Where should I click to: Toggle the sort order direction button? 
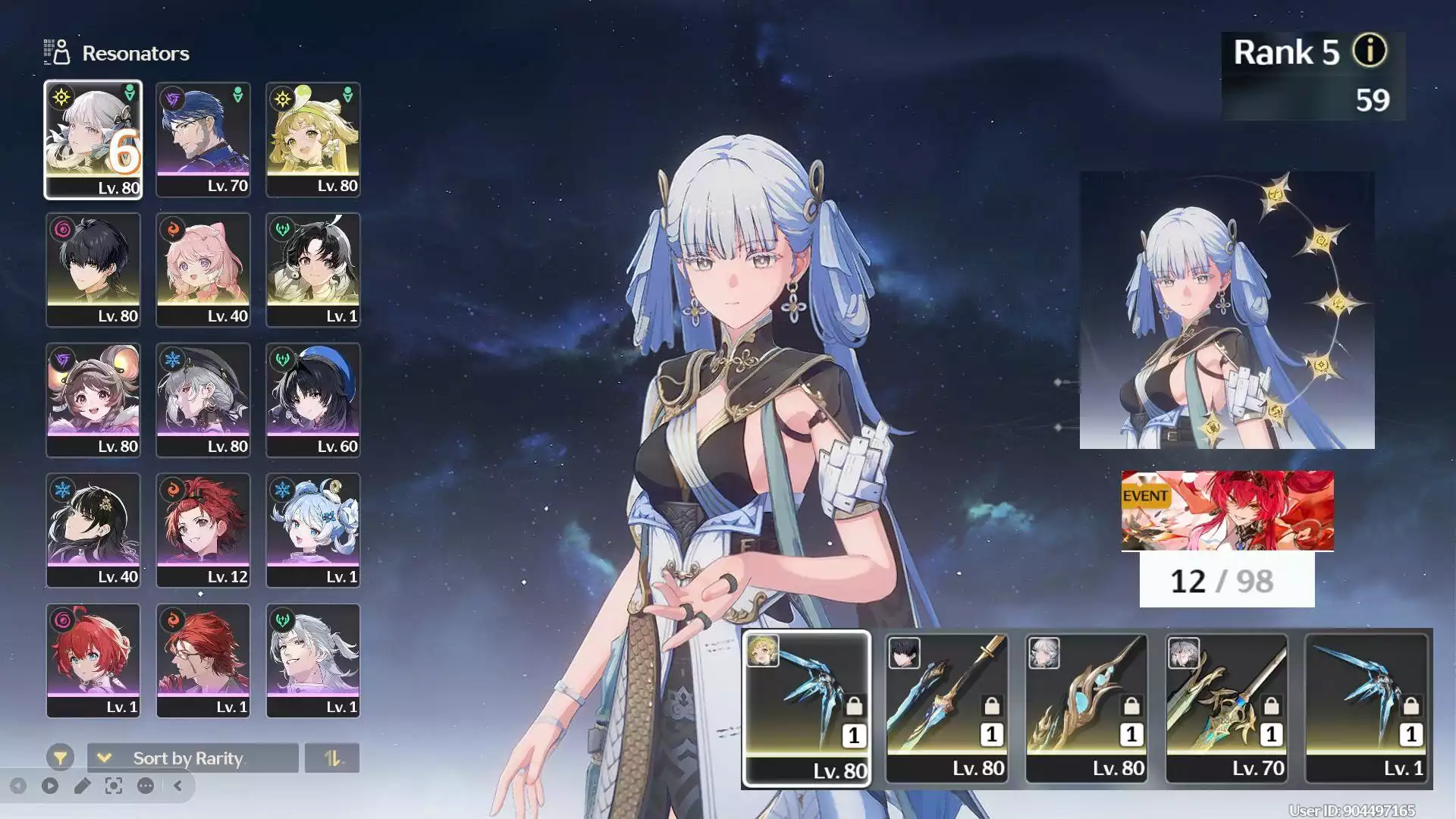(x=331, y=758)
